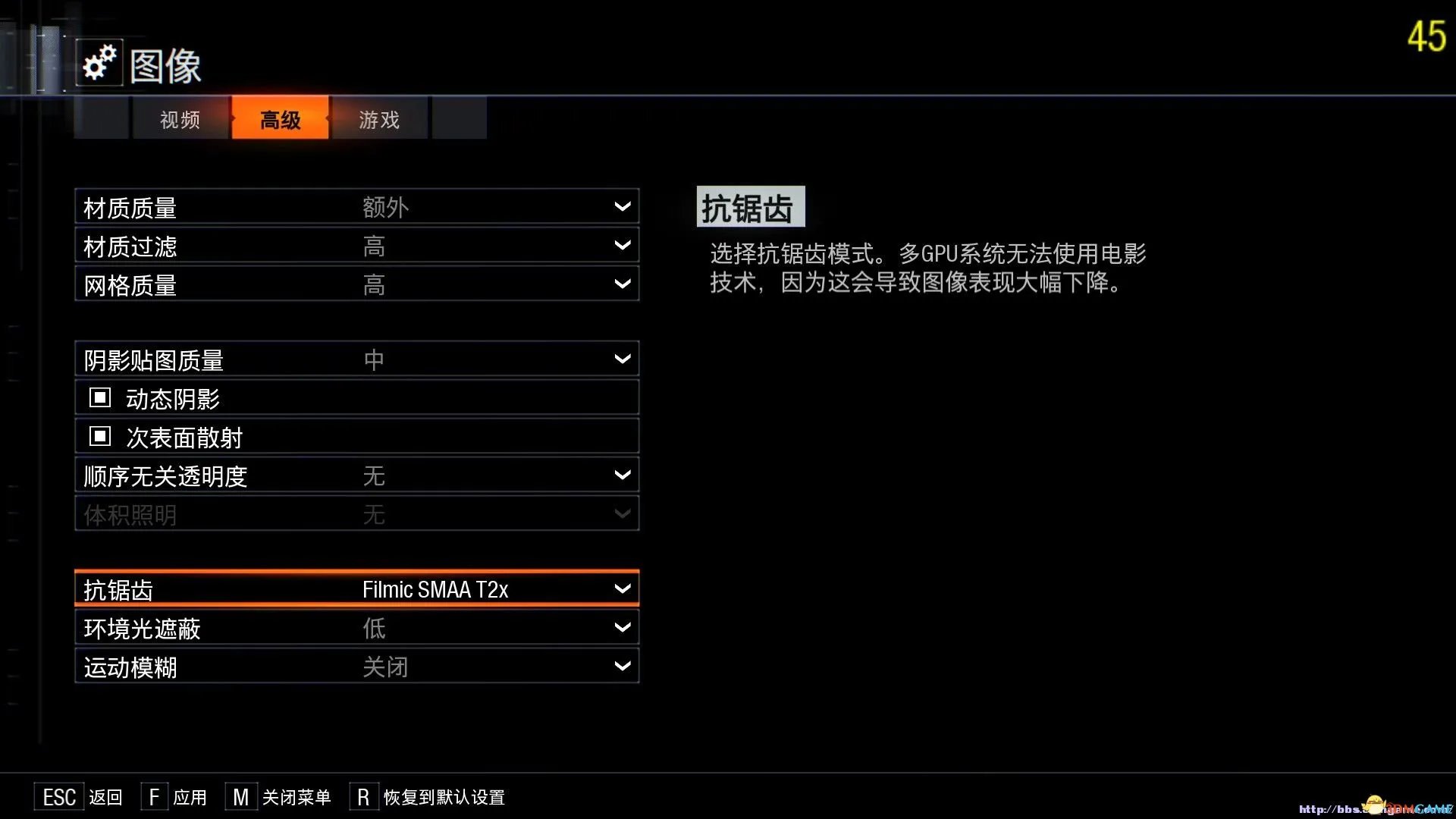
Task: Open the 材质质量 dropdown showing 额外
Action: click(356, 206)
